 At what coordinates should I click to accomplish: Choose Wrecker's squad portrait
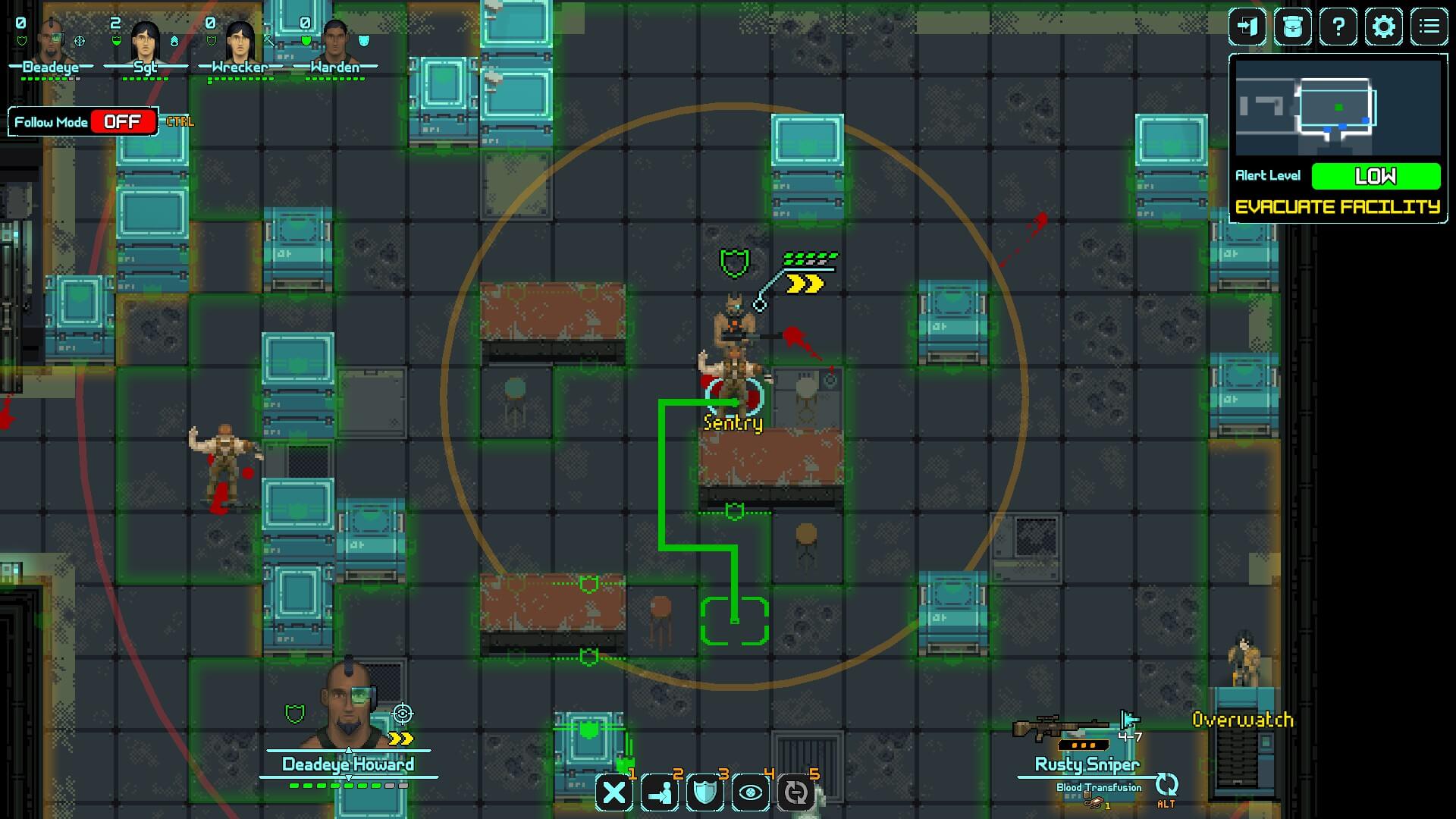coord(240,42)
